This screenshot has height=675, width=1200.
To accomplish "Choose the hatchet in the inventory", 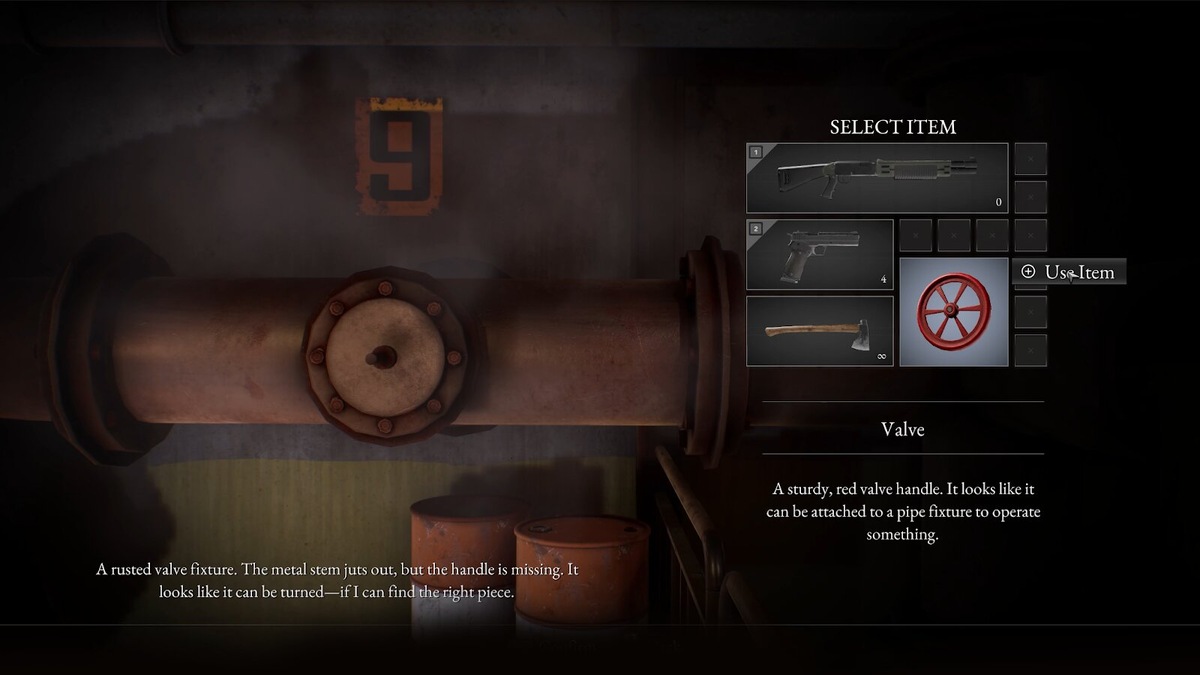I will [x=820, y=331].
